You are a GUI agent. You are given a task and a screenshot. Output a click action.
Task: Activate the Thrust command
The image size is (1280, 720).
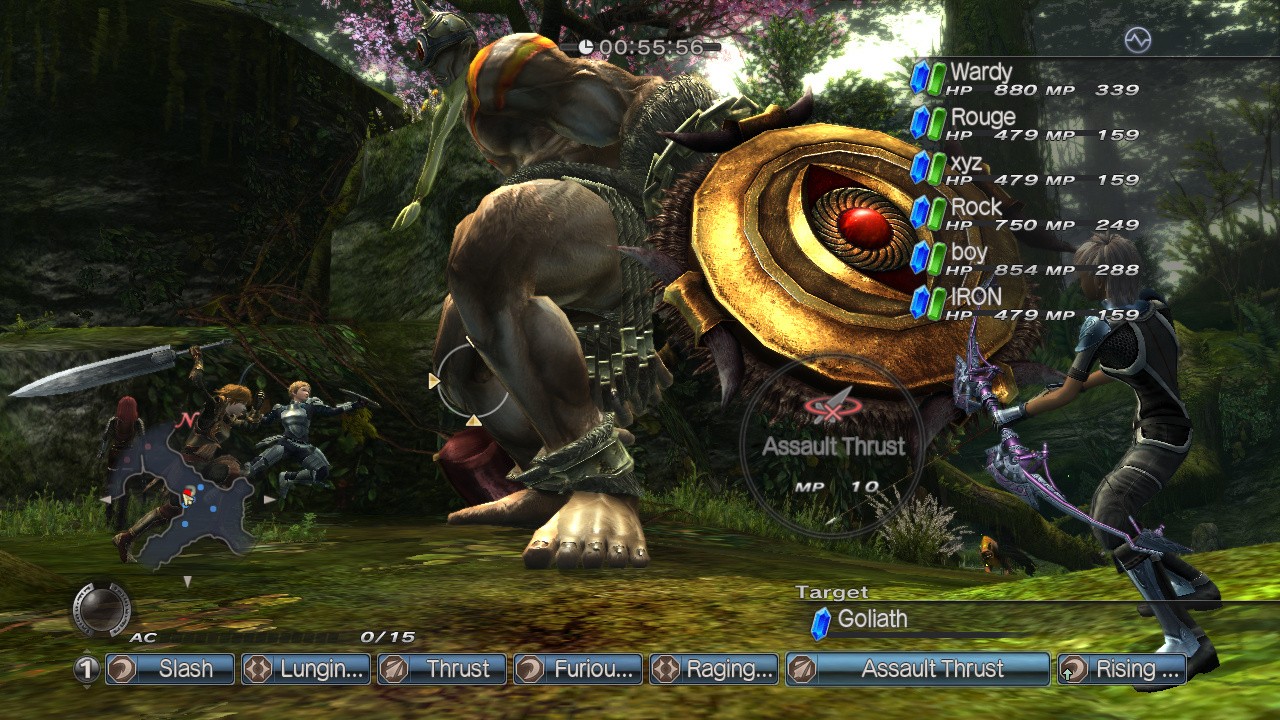(442, 669)
